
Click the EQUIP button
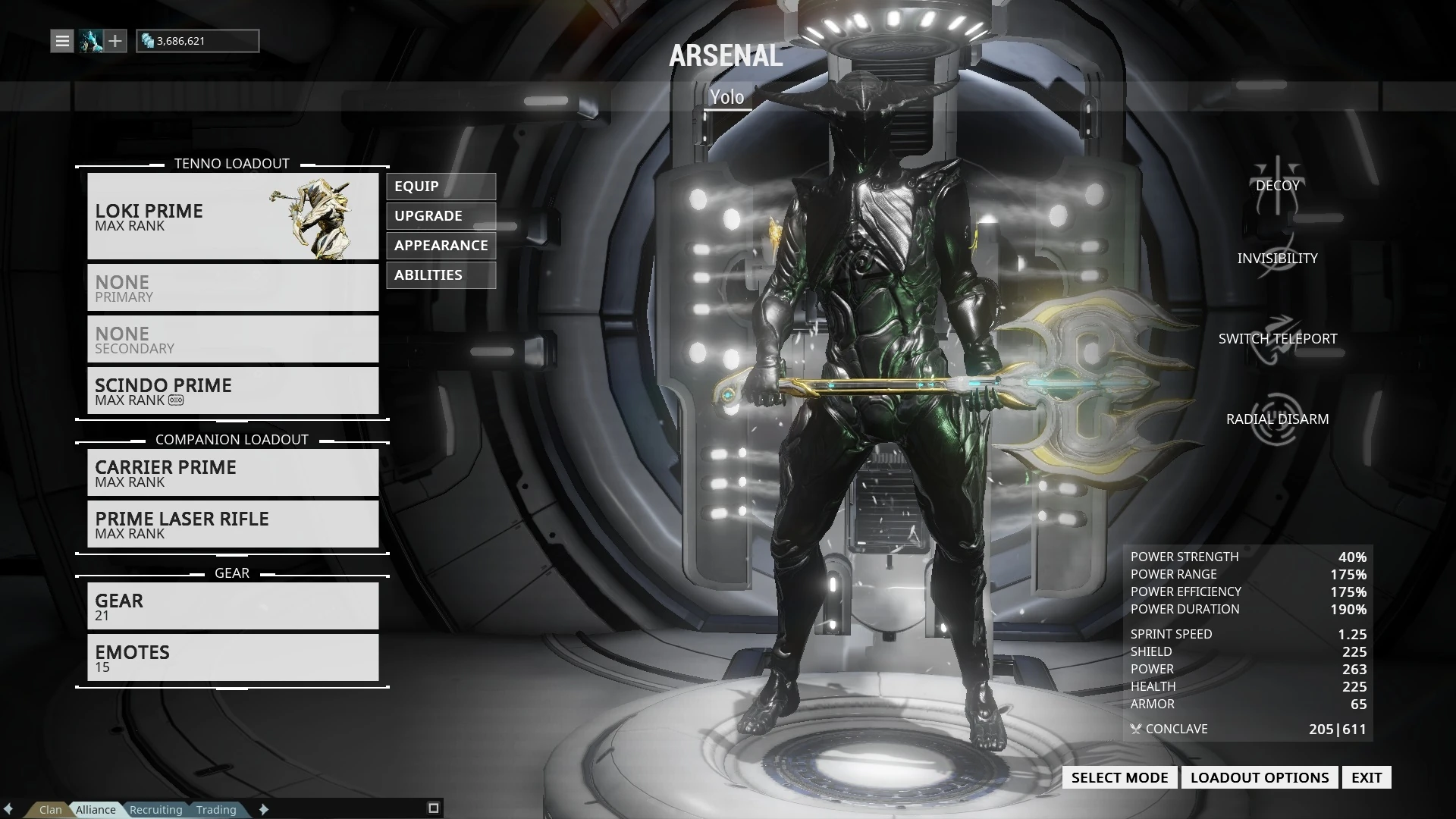(x=441, y=187)
